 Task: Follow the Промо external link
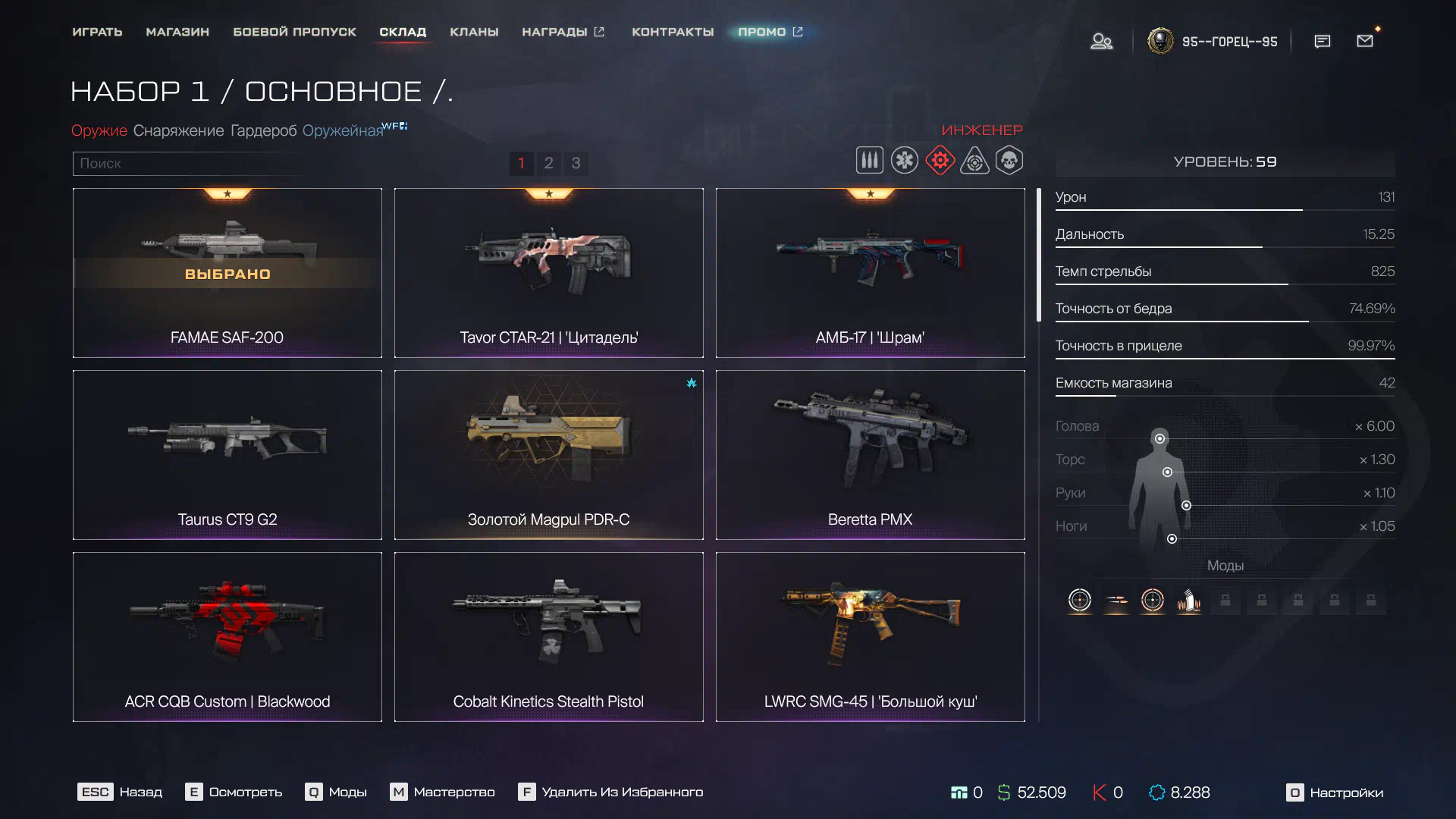(770, 32)
